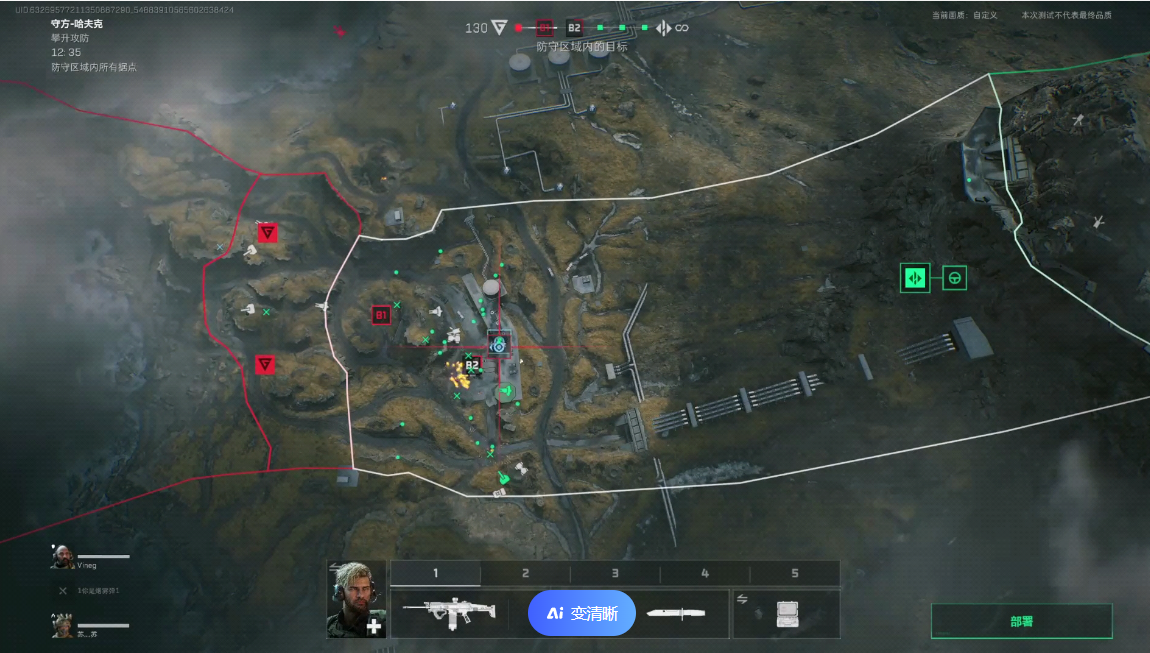The image size is (1150, 653).
Task: Click squadmate Vineg's portrait
Action: [x=62, y=557]
